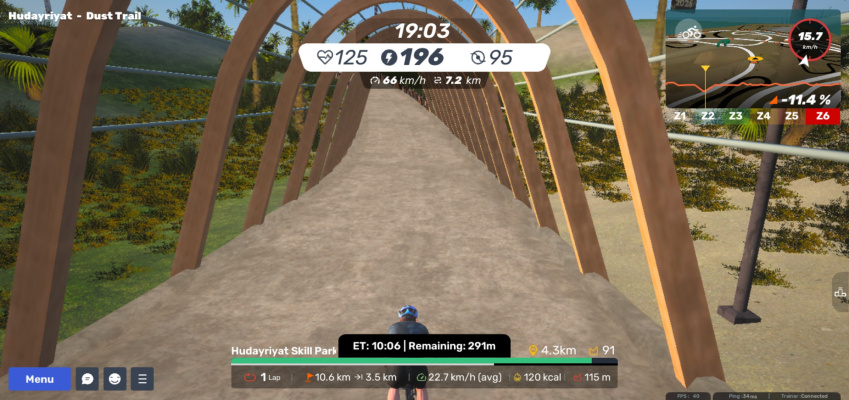Open the leaderboard panel tab on right edge
Image resolution: width=849 pixels, height=400 pixels.
839,293
